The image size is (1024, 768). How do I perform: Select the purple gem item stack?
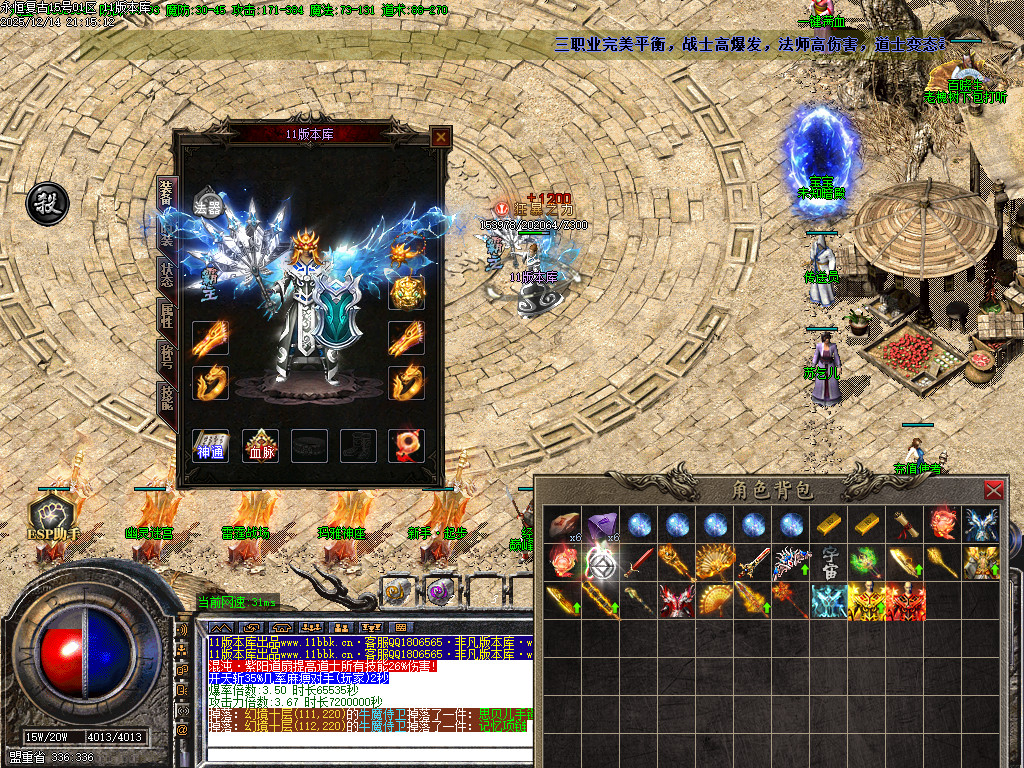coord(600,524)
